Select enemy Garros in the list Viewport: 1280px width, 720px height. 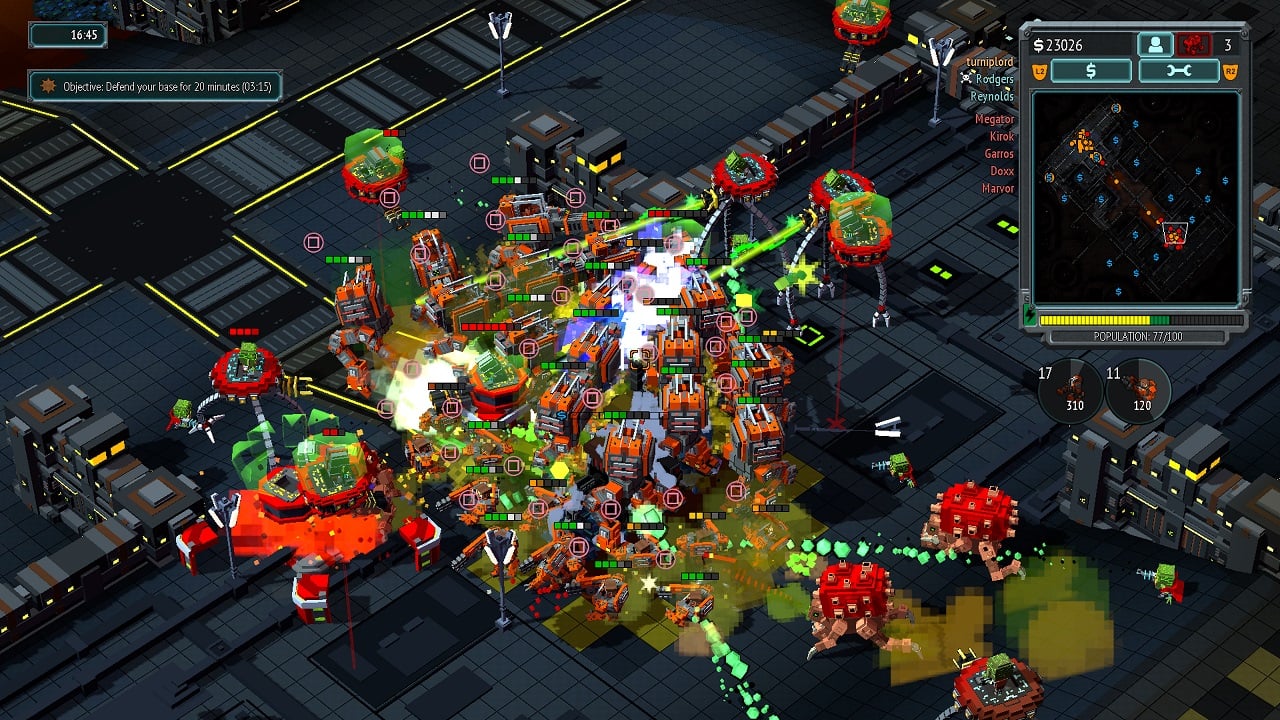coord(999,154)
